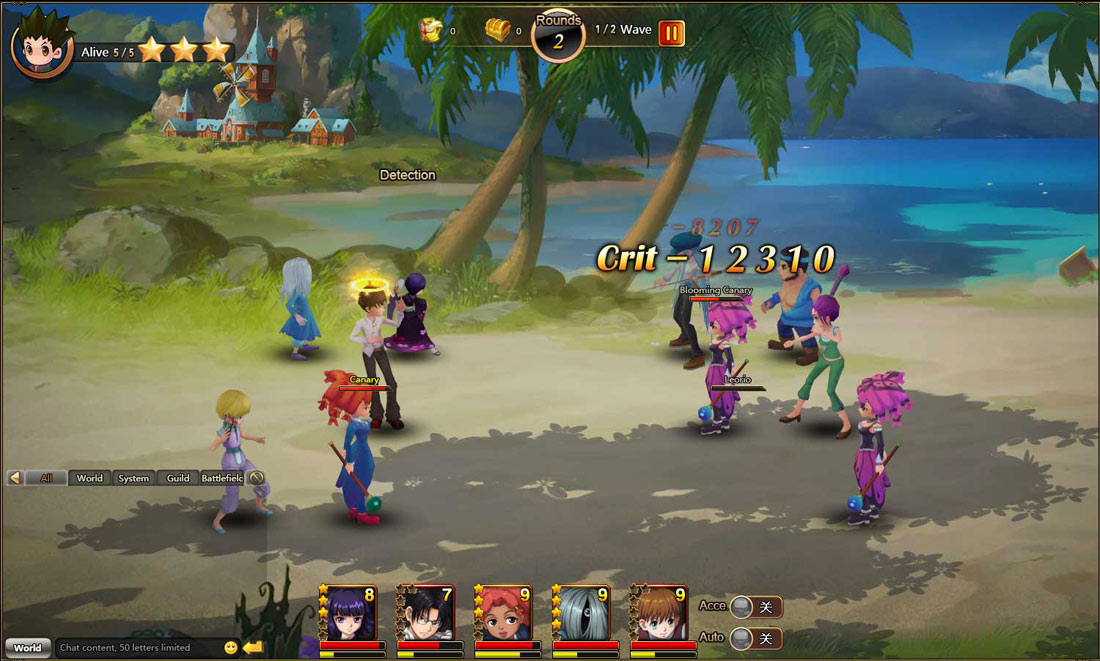Screen dimensions: 1100x661
Task: Send chat with the yellow arrow button
Action: [252, 647]
